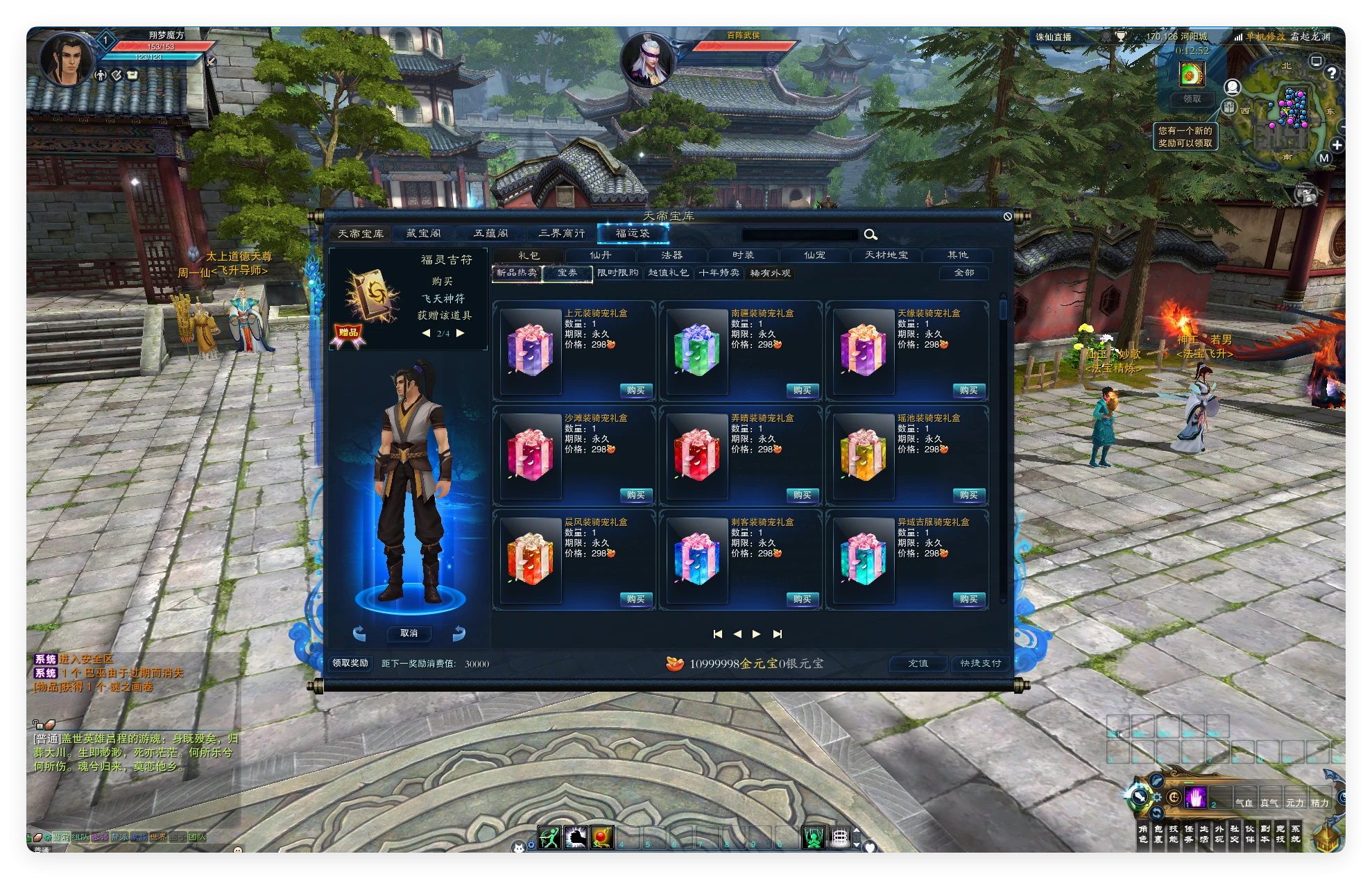Switch to the 藏宝阁 shop tab
Image resolution: width=1372 pixels, height=879 pixels.
(x=423, y=234)
